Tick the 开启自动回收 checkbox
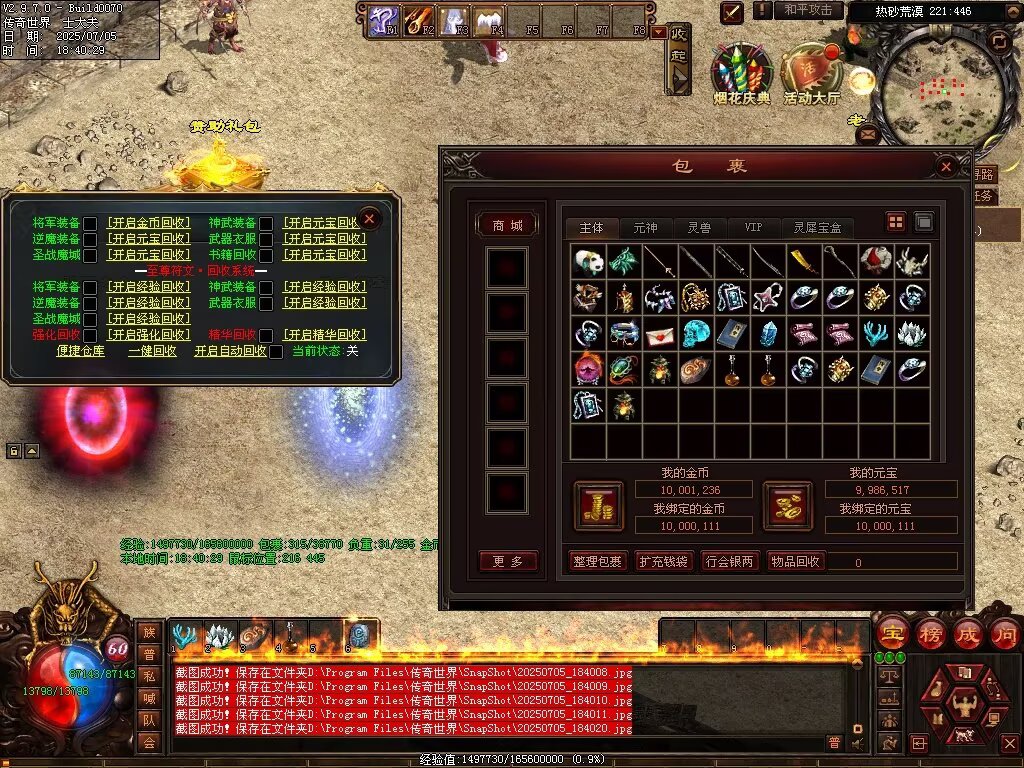 point(277,352)
